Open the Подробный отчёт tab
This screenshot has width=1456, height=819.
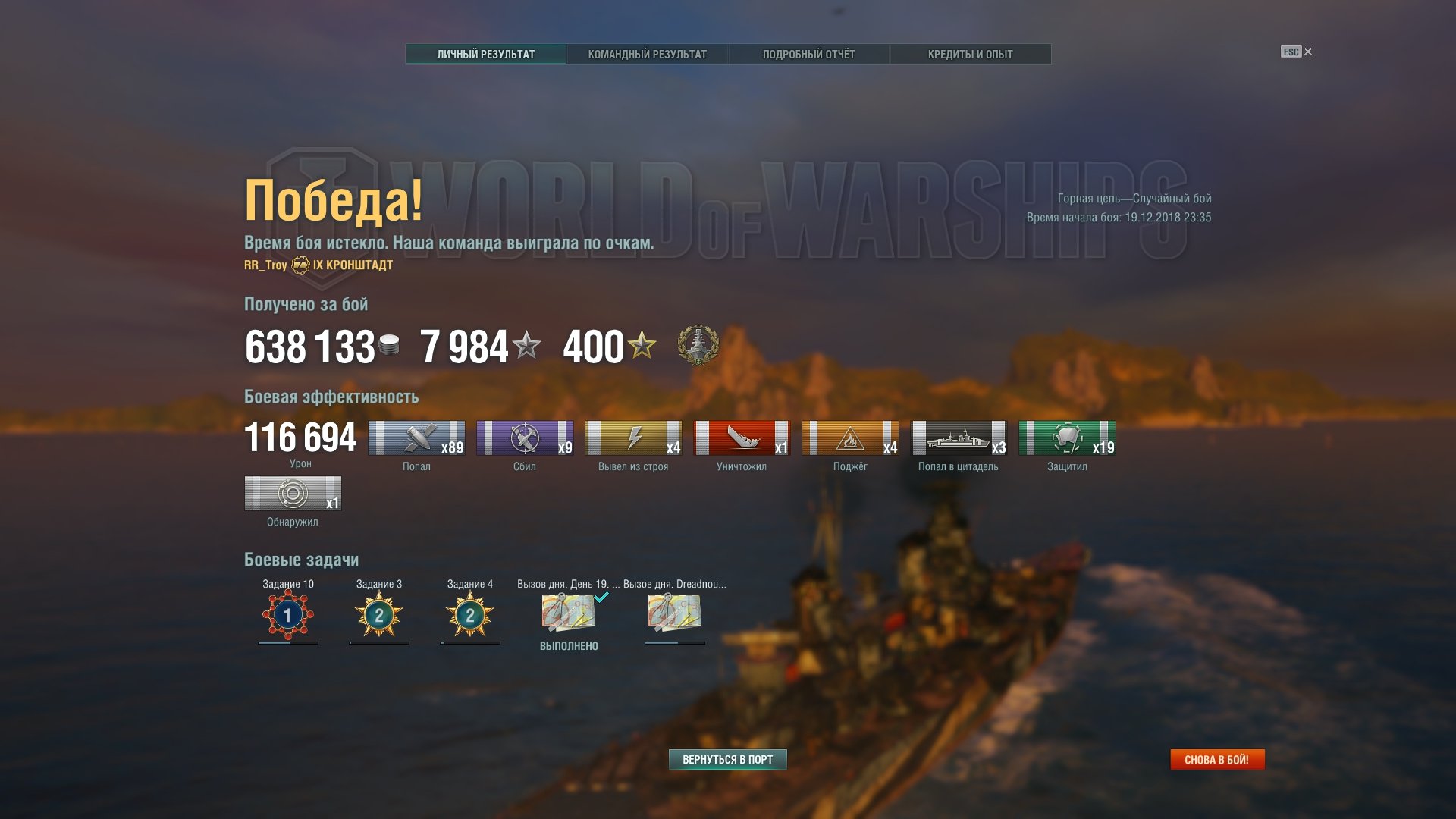point(808,55)
